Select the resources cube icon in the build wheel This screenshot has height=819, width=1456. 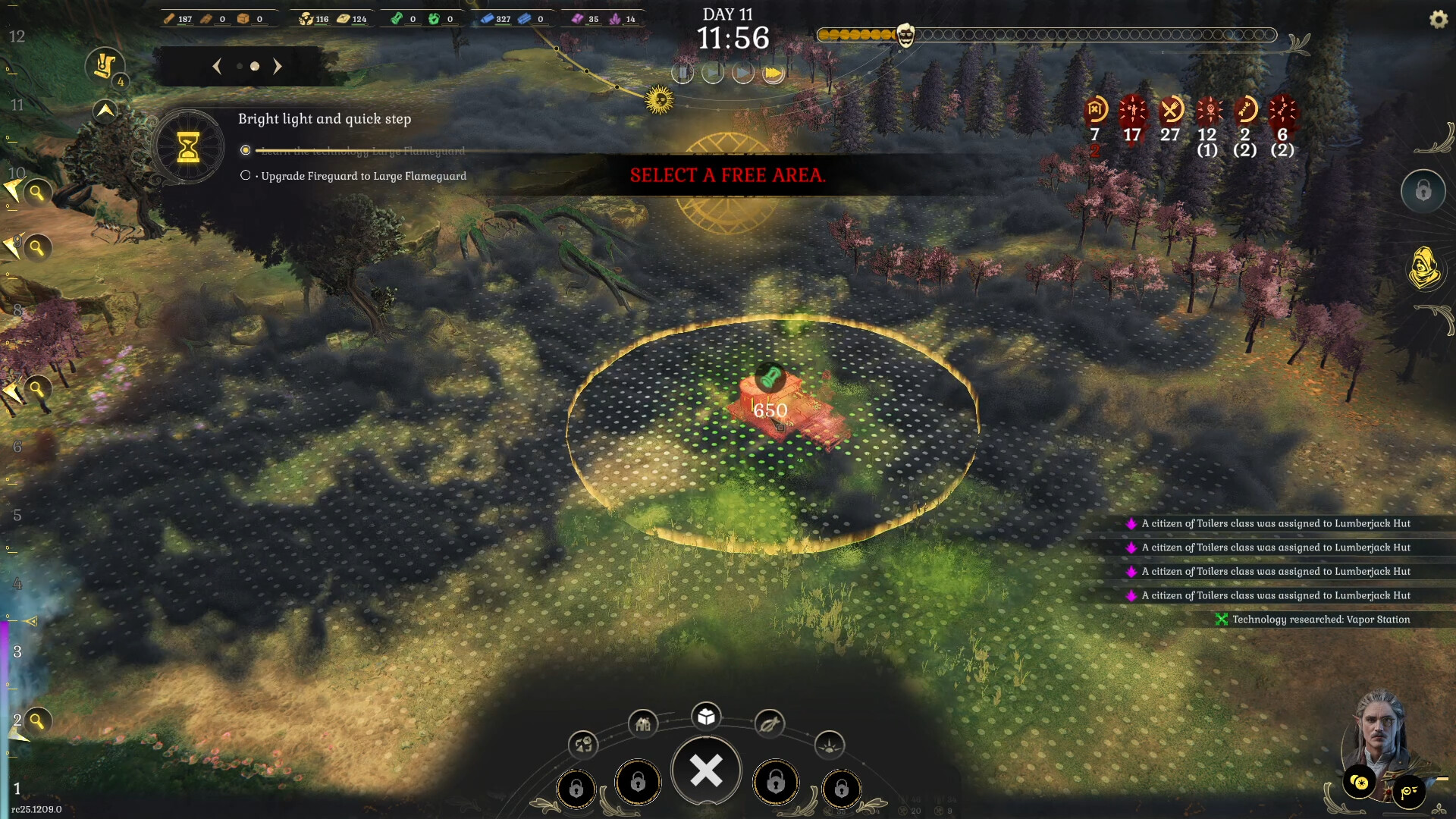coord(707,716)
